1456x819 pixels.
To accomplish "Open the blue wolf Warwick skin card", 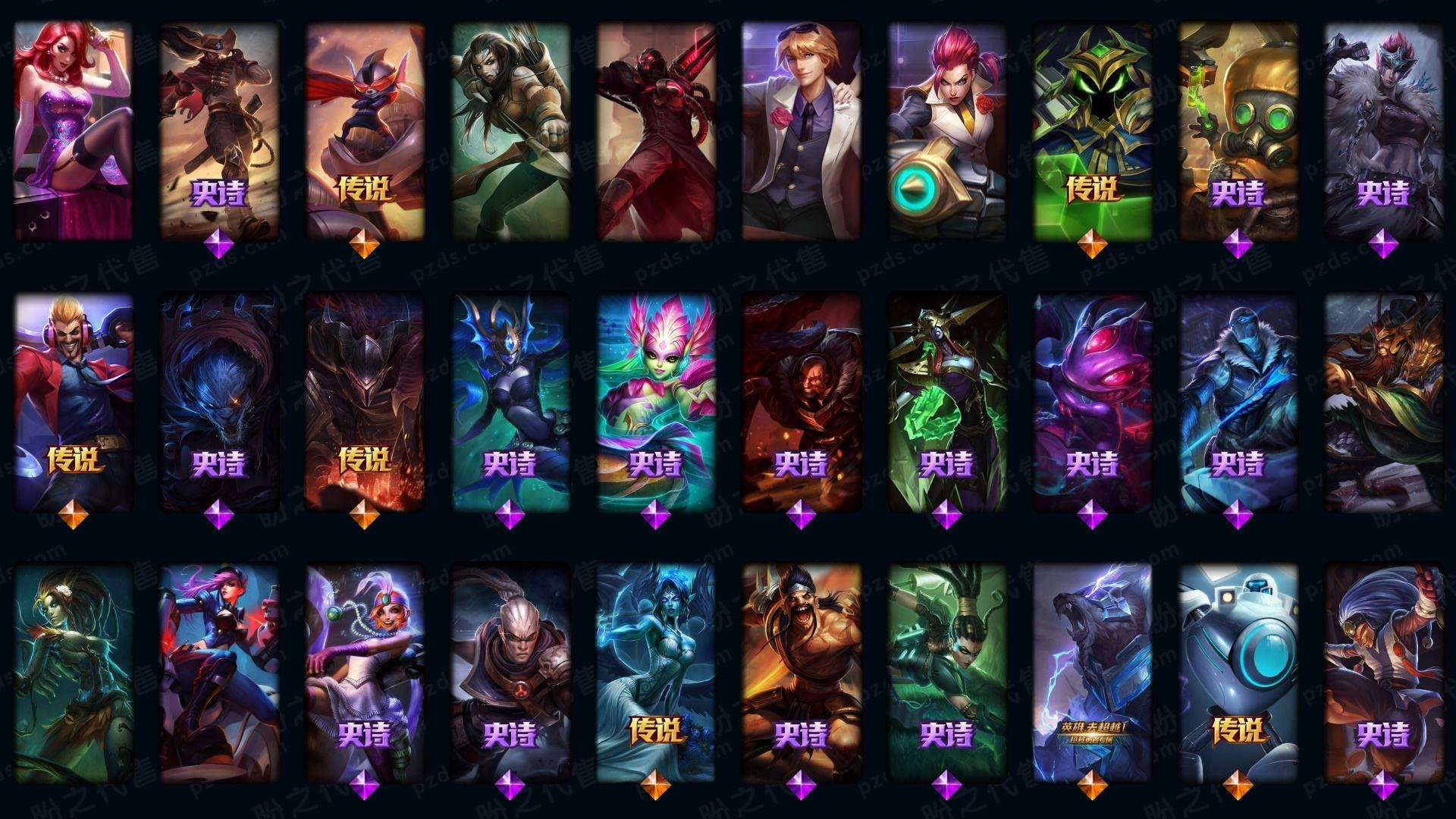I will point(219,402).
